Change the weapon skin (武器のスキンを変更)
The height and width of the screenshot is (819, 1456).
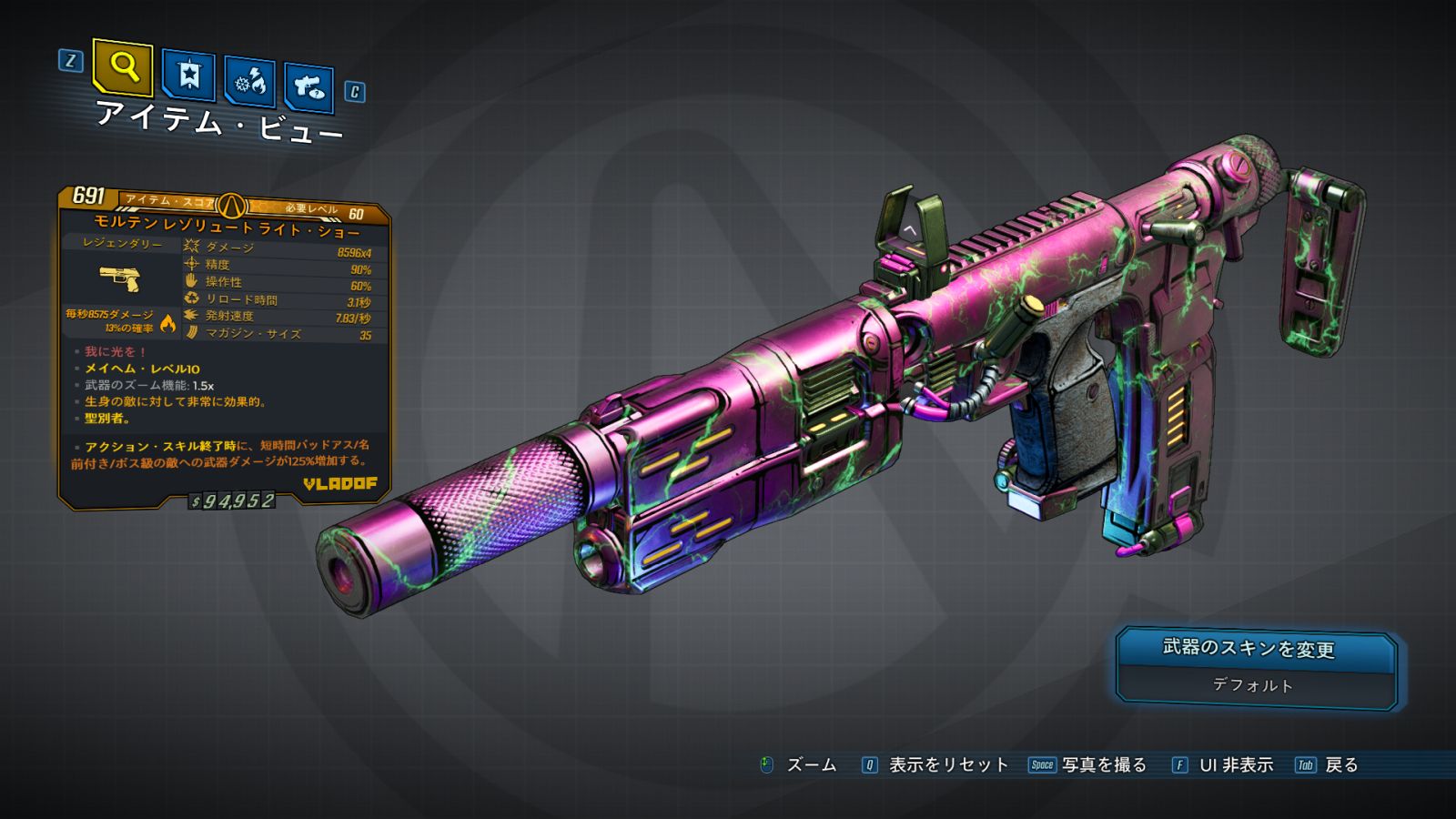(x=1257, y=650)
